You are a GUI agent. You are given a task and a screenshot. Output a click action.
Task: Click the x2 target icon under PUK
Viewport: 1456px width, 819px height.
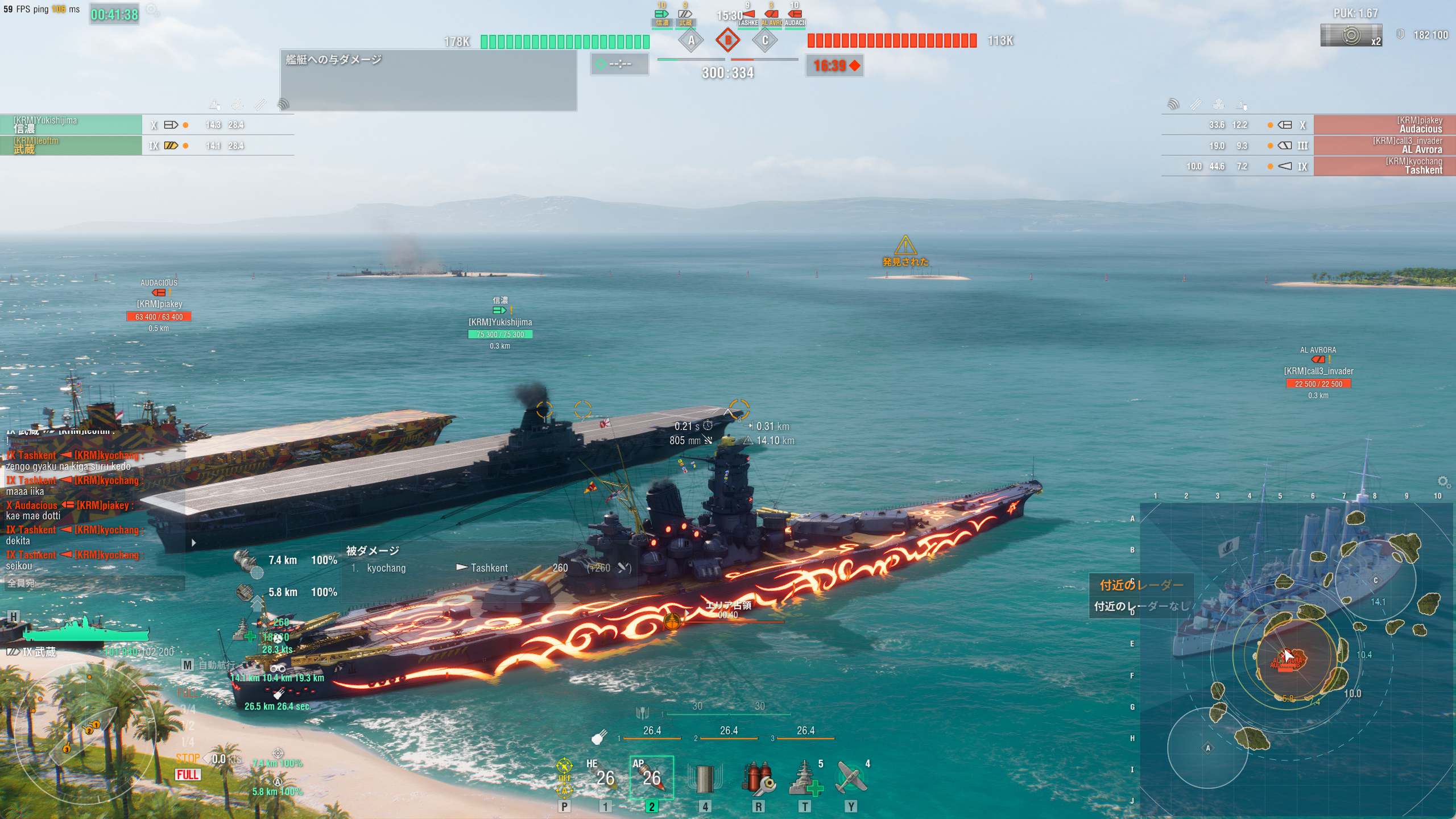1351,36
